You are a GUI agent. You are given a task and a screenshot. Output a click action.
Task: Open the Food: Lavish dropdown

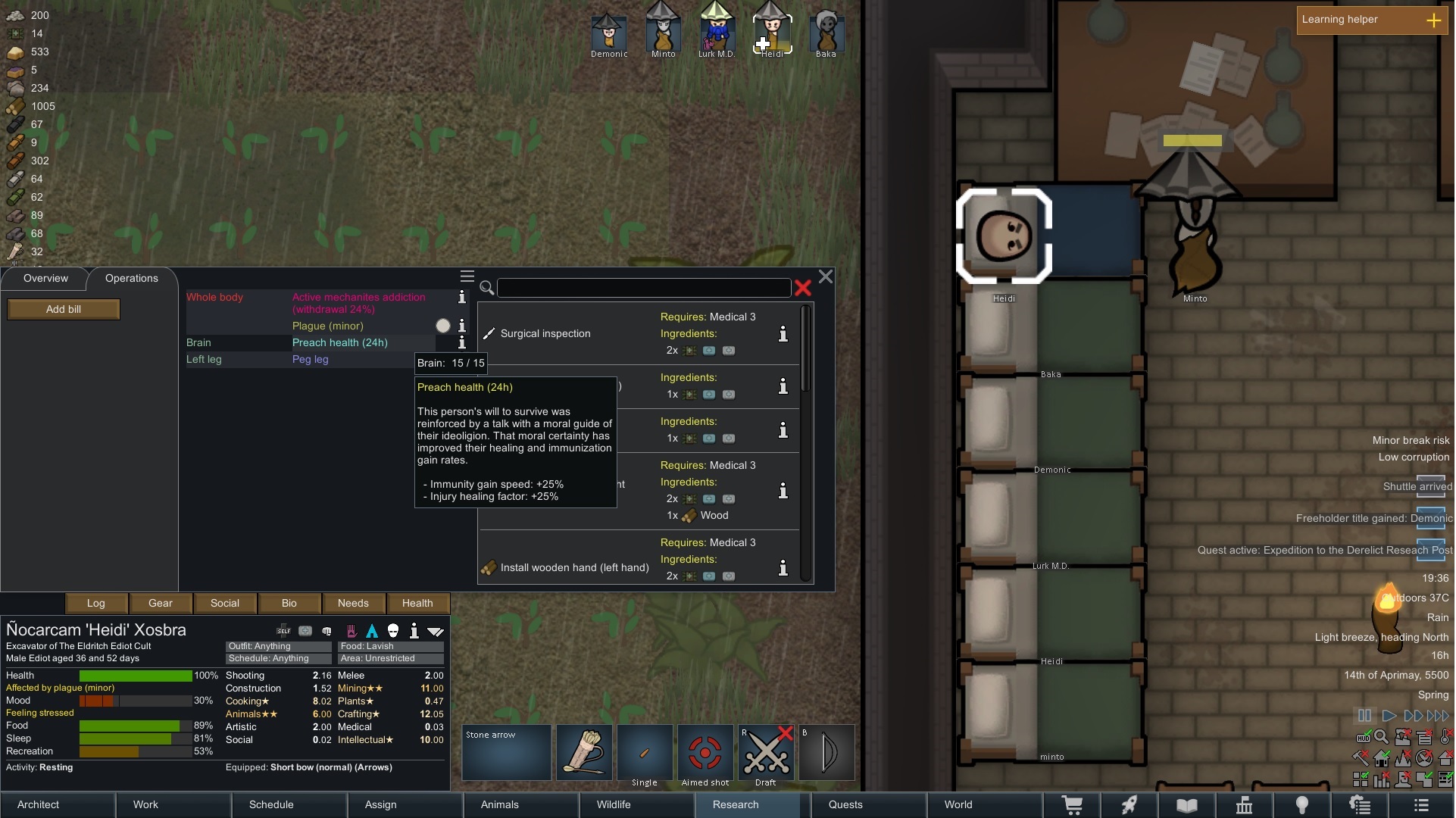pyautogui.click(x=389, y=646)
